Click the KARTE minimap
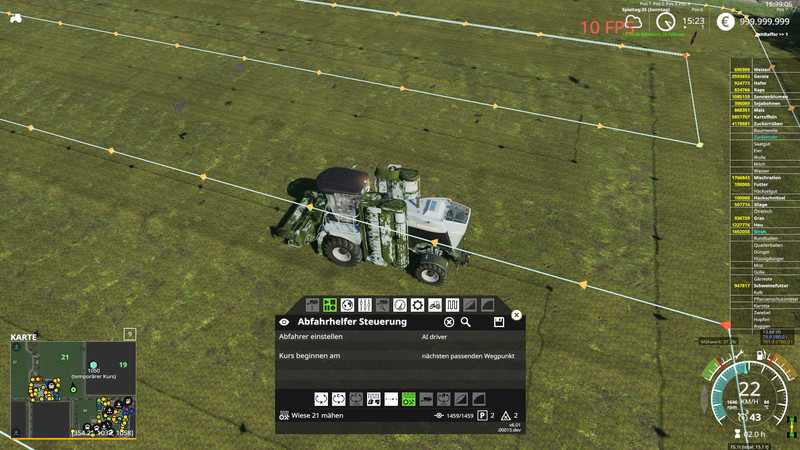 (72, 391)
